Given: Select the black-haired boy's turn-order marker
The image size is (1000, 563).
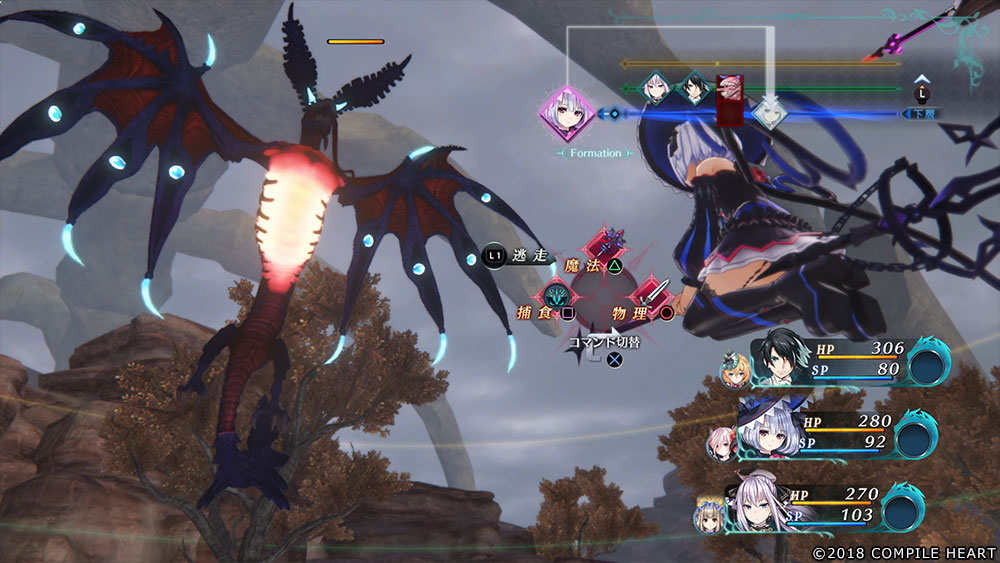Looking at the screenshot, I should (x=692, y=89).
